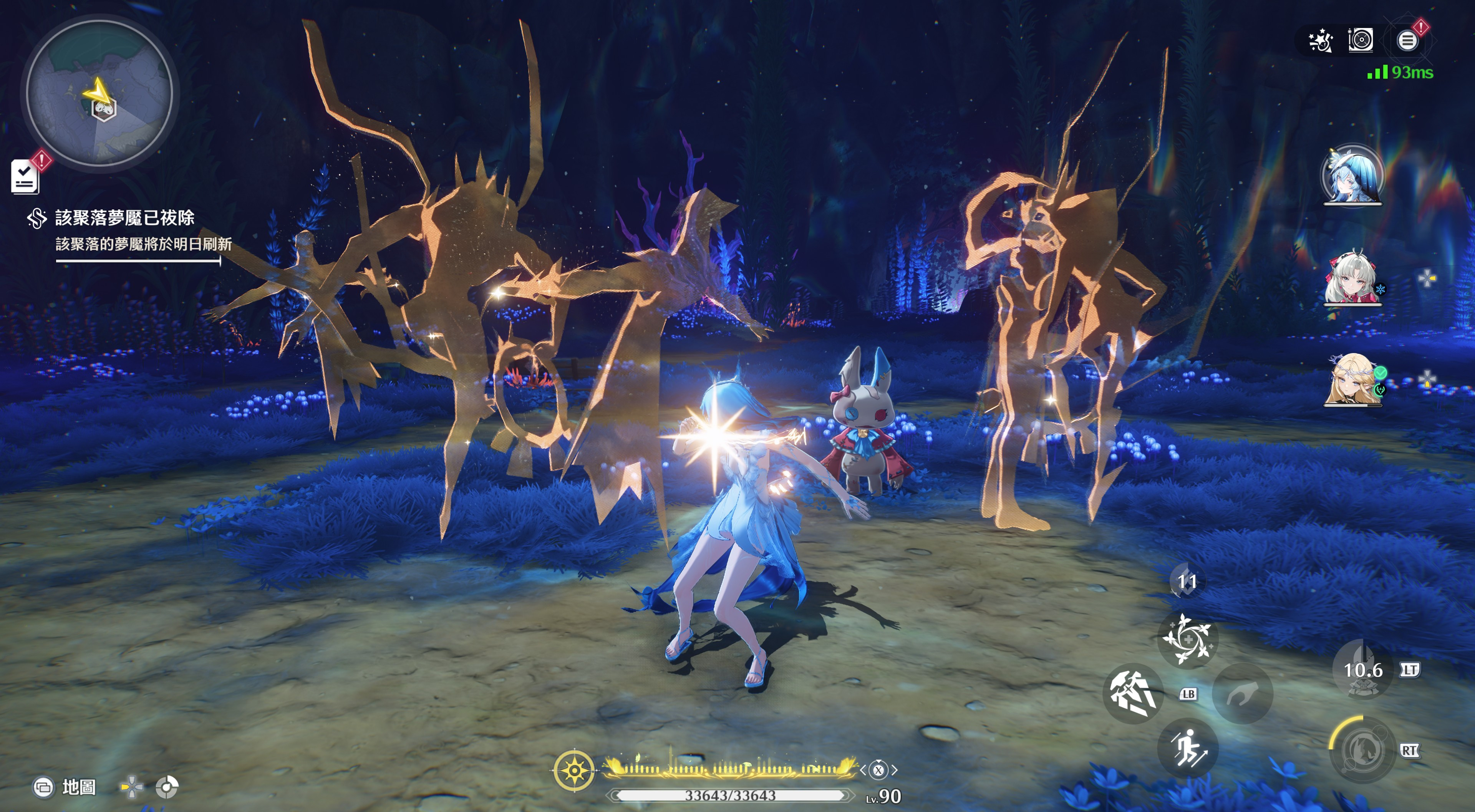Screen dimensions: 1475x812
Task: Select the round target icon beside the map label
Action: pos(167,787)
